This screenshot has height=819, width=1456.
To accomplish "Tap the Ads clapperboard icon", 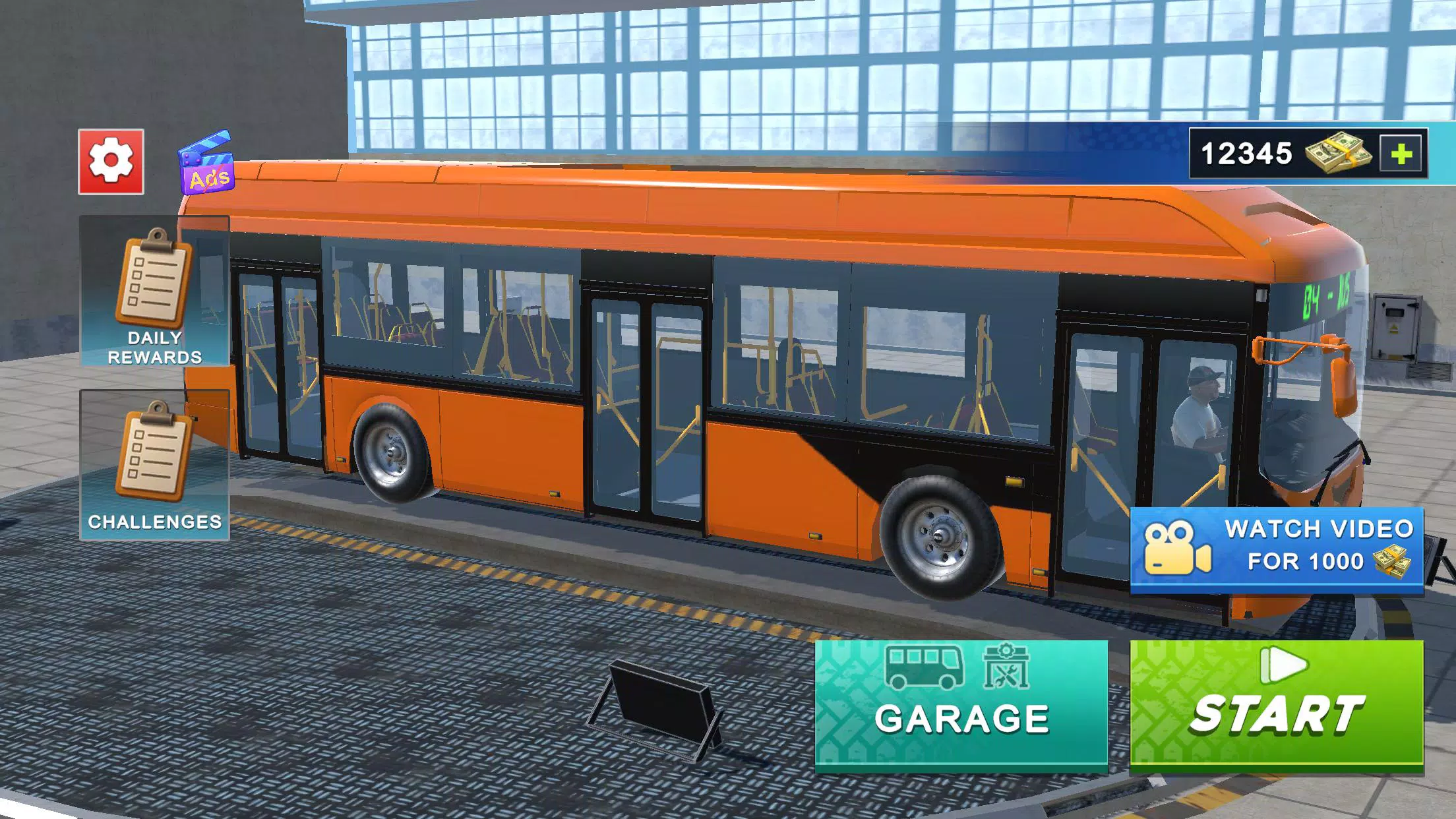I will pos(204,163).
